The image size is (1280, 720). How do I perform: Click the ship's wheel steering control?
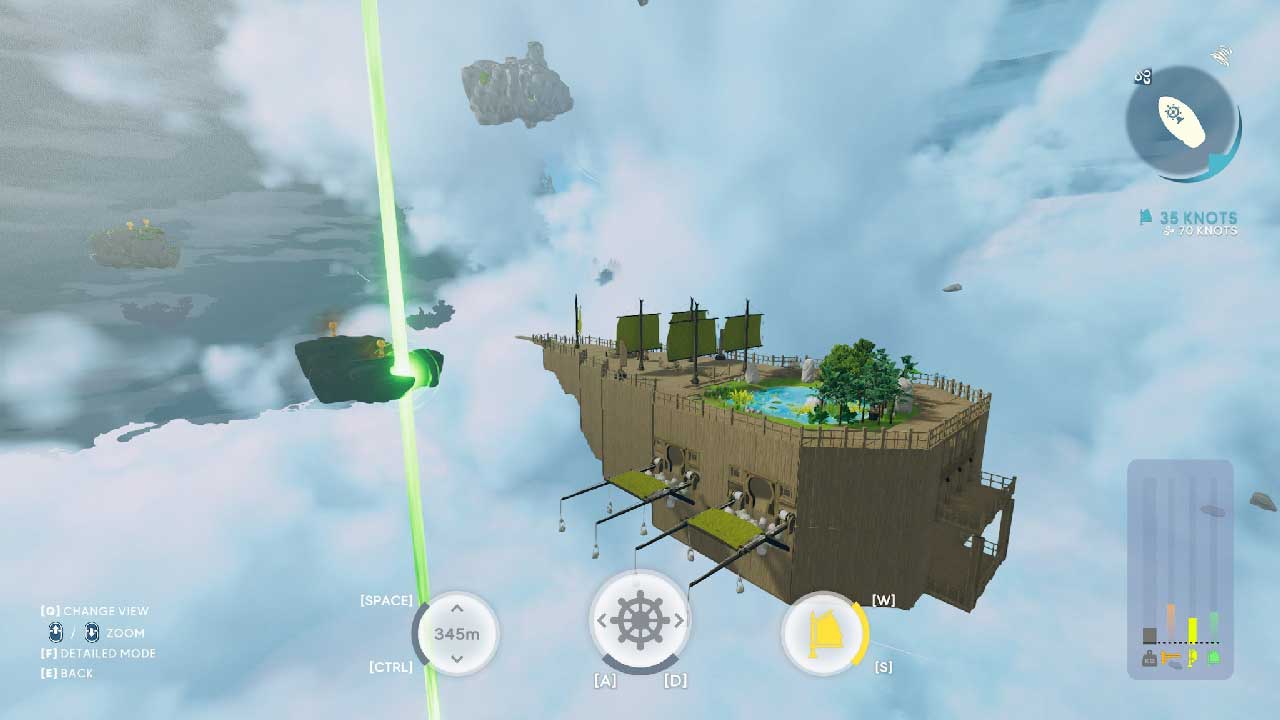click(x=639, y=621)
